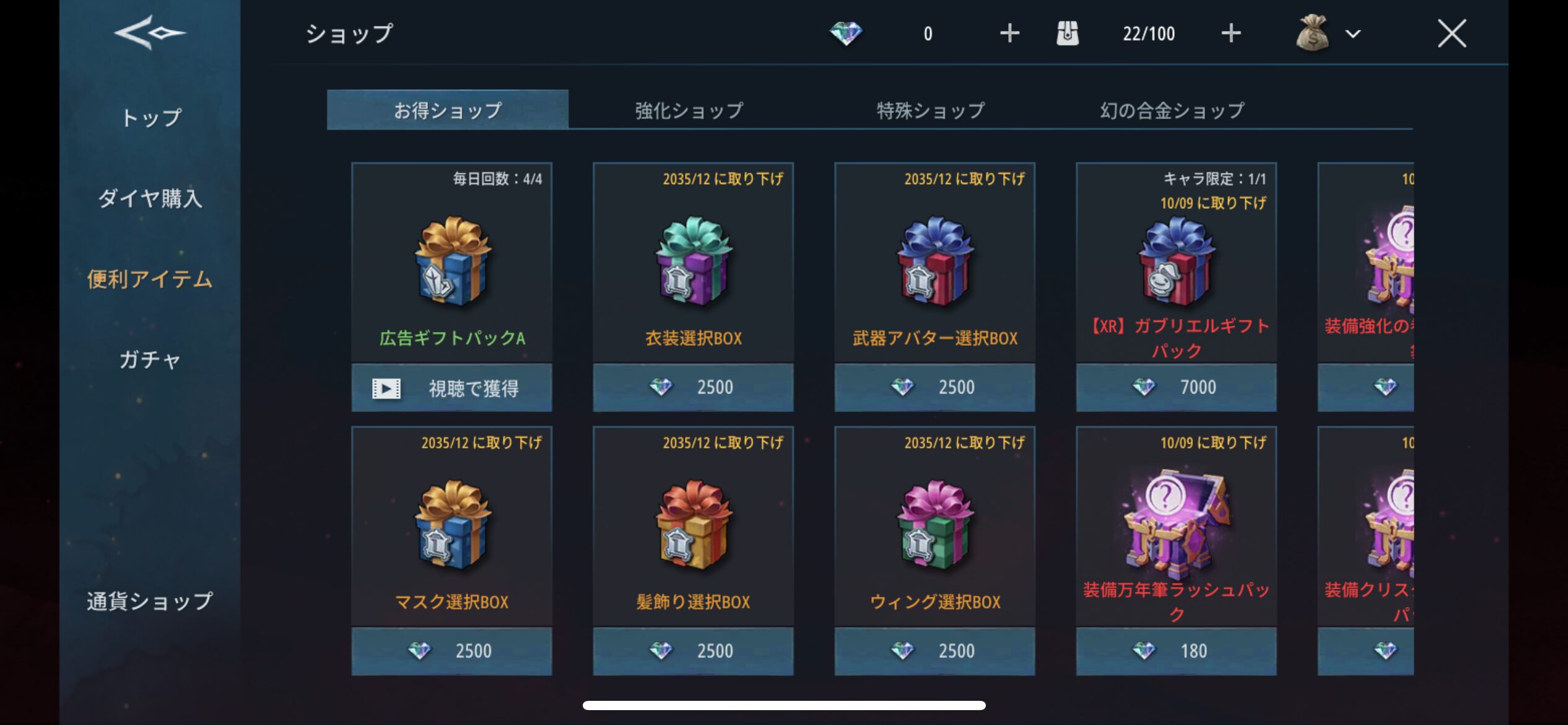Buy 衣装選択BOX for 2500 diamonds
This screenshot has height=725, width=1568.
pos(693,388)
